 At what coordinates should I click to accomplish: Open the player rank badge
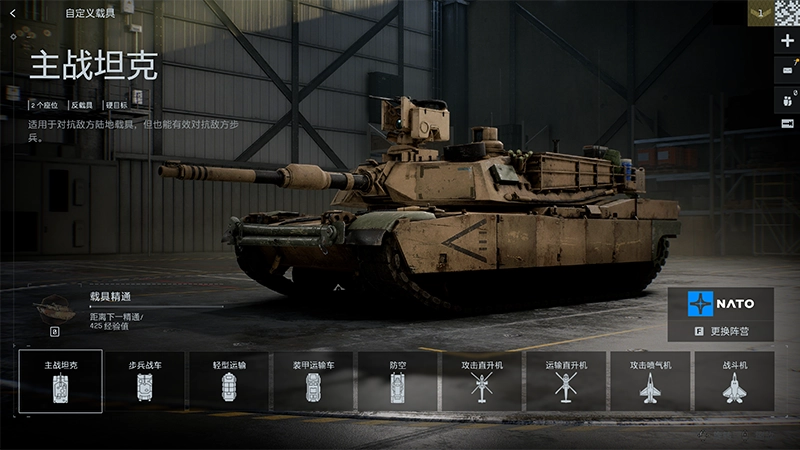click(x=760, y=13)
